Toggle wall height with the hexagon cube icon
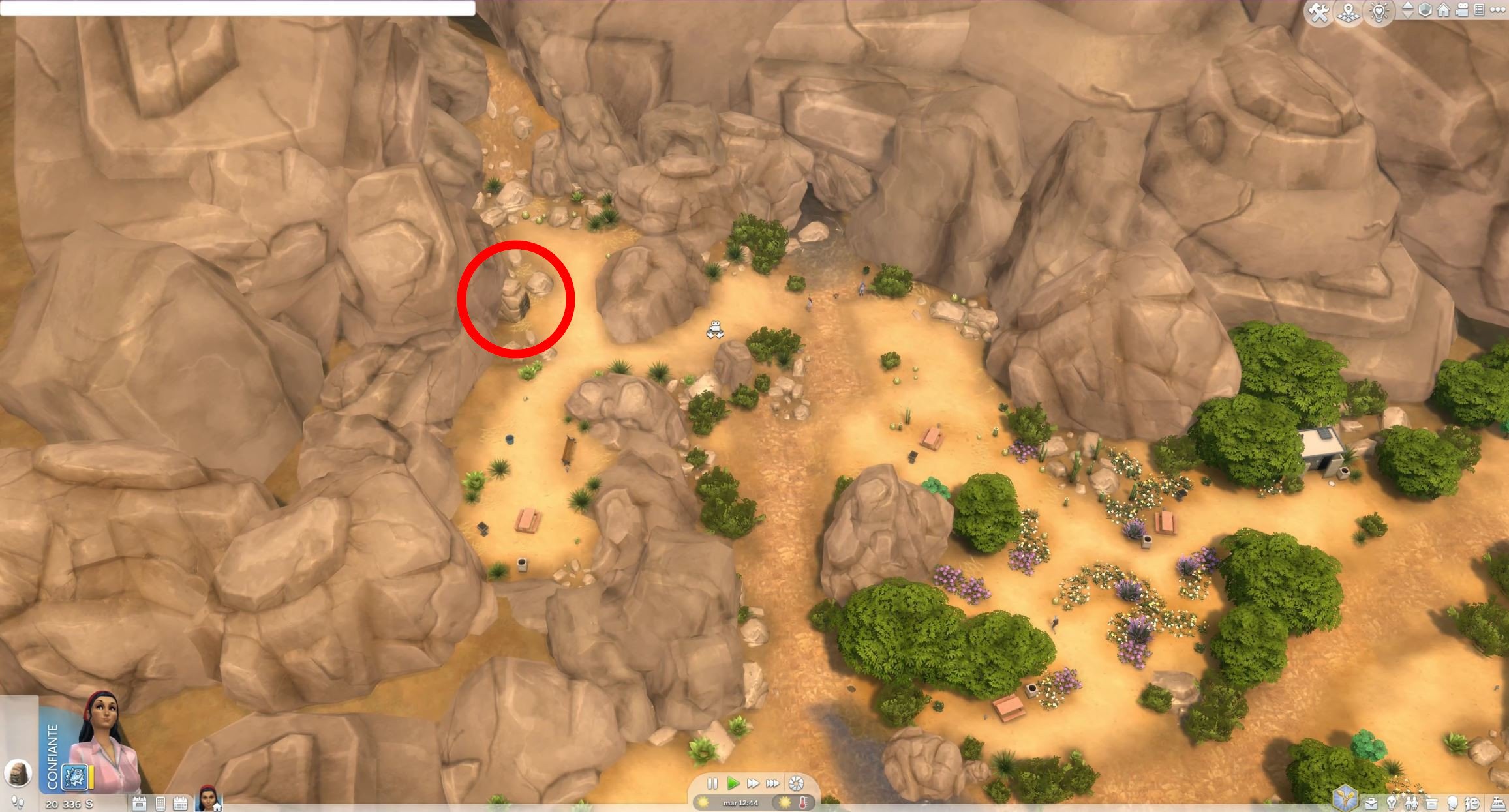 coord(1425,10)
